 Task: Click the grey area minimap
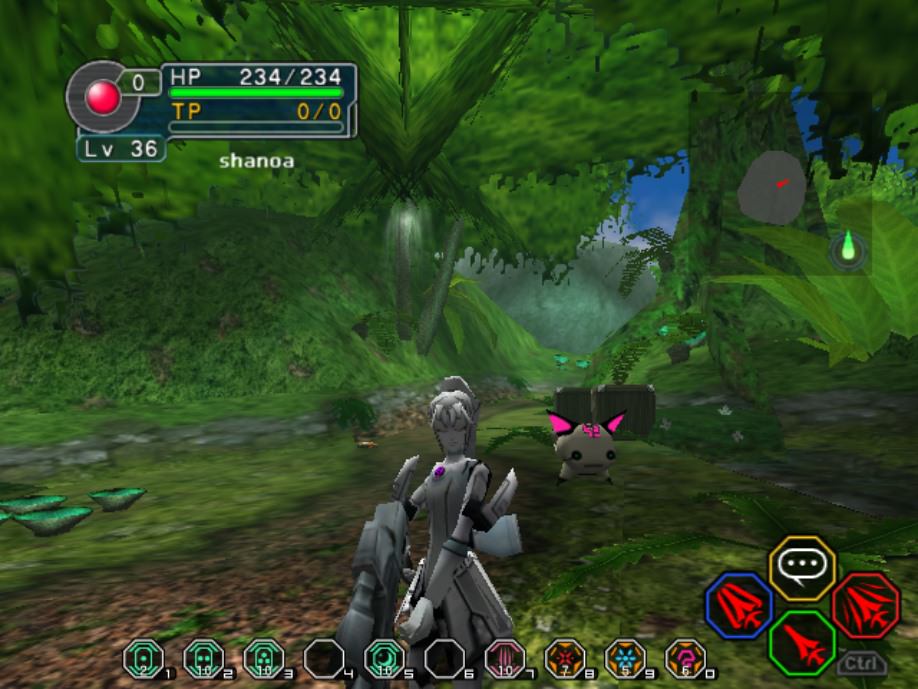point(772,188)
